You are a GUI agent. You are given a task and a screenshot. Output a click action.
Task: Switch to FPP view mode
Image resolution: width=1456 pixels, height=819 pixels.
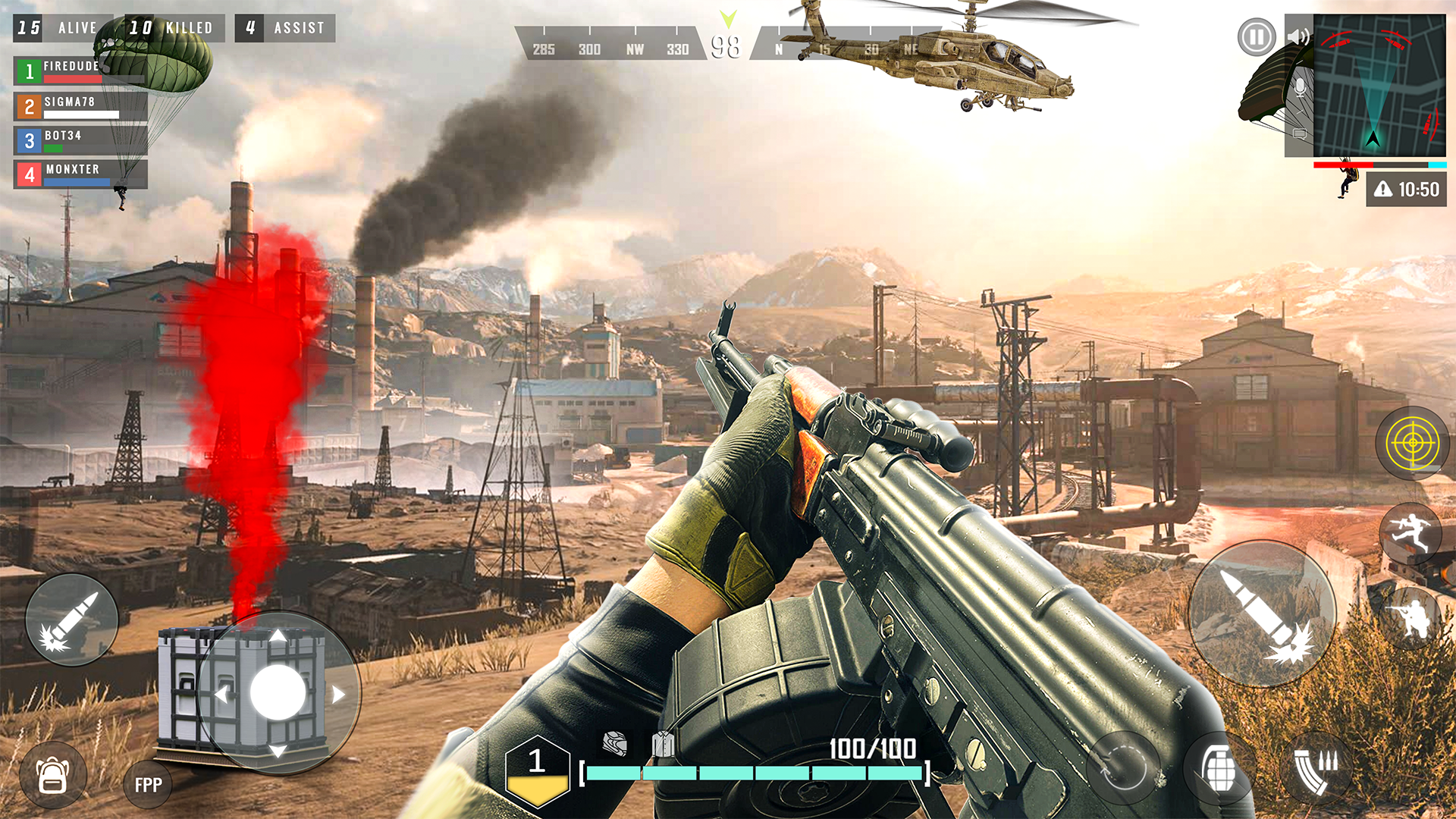pyautogui.click(x=147, y=783)
